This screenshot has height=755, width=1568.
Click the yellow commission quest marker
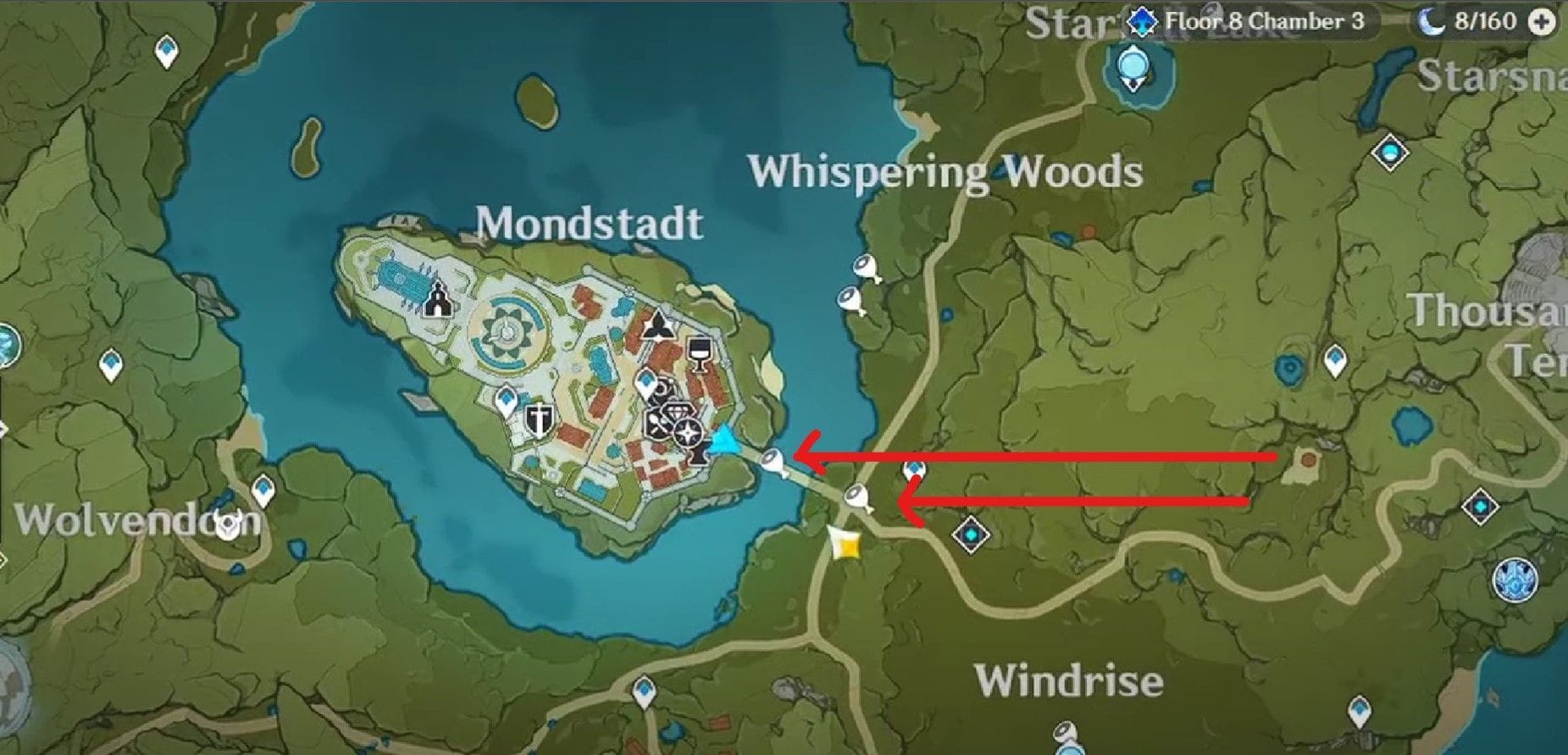(x=845, y=546)
